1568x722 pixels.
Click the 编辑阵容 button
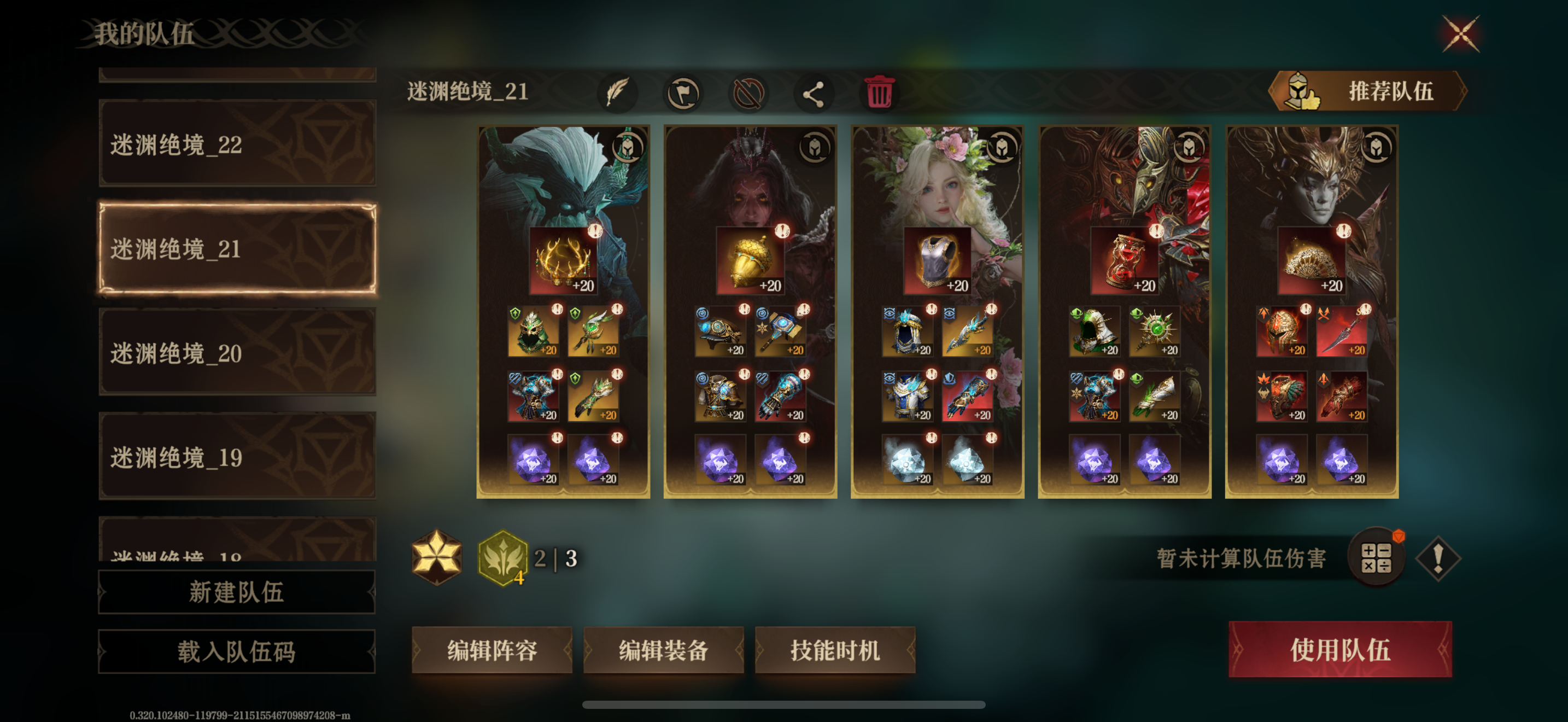click(492, 650)
